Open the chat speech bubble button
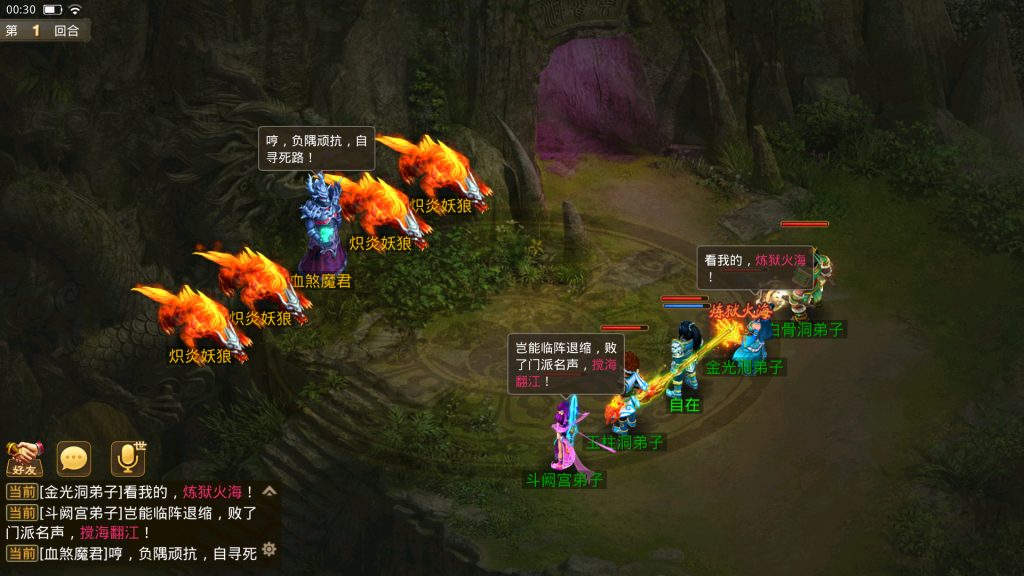This screenshot has width=1024, height=576. point(74,458)
